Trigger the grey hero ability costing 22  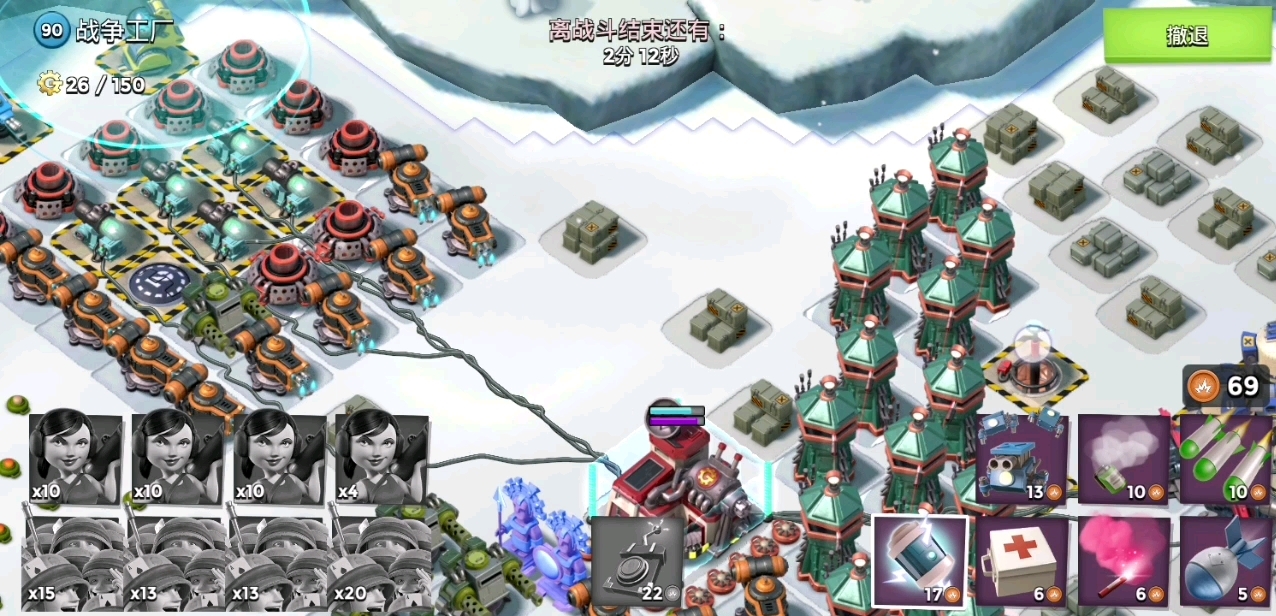(636, 561)
